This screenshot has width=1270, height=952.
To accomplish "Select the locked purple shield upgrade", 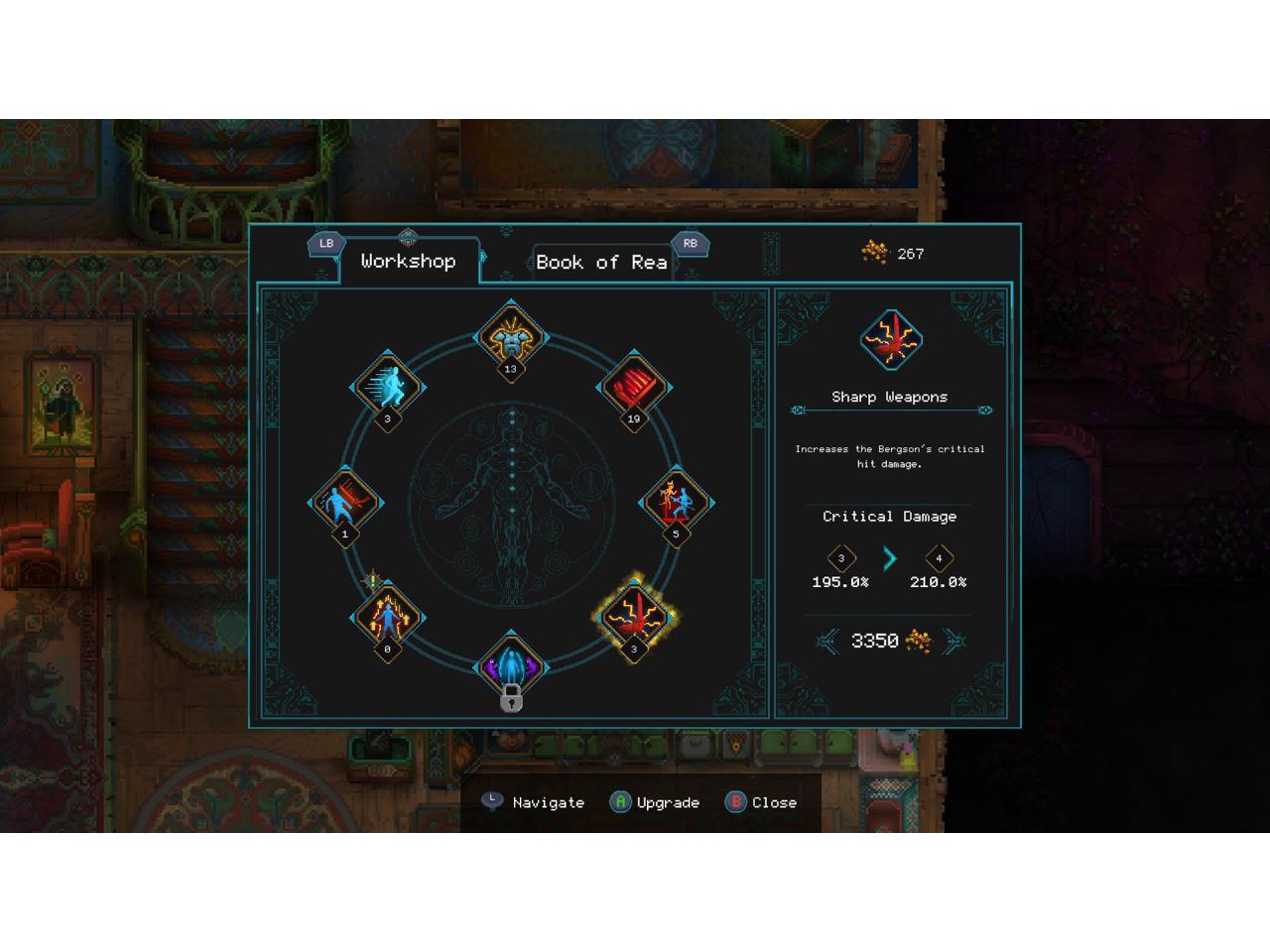I will pos(511,665).
